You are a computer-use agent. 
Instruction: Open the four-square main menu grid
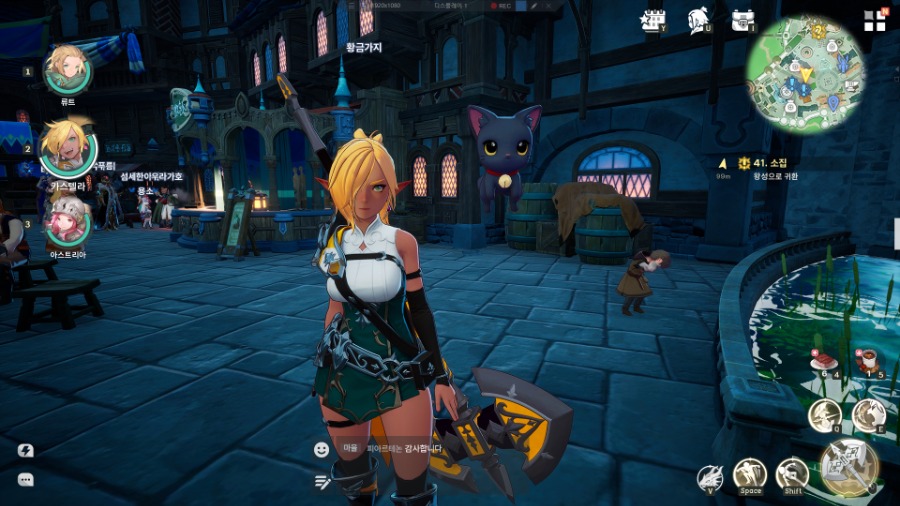click(x=875, y=21)
